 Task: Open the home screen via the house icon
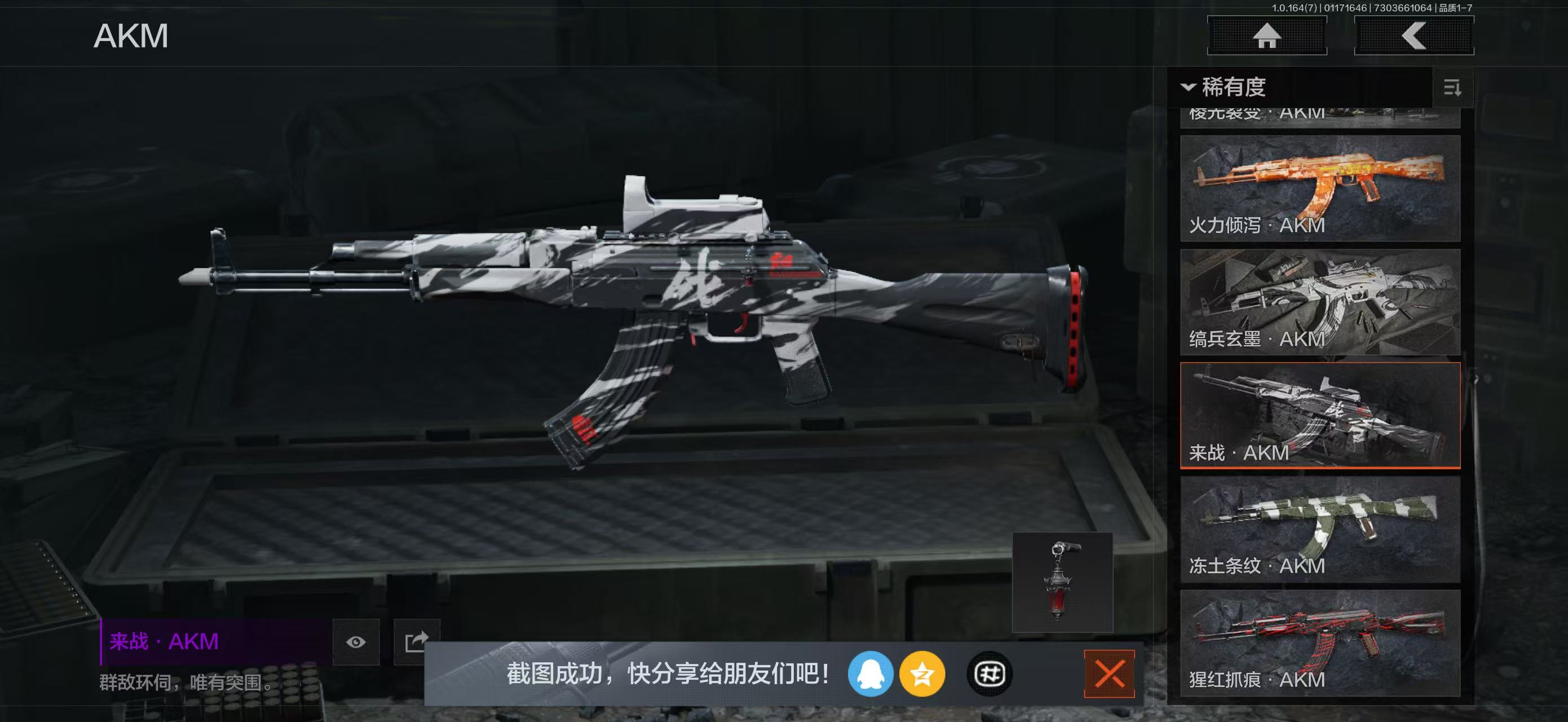click(x=1267, y=35)
